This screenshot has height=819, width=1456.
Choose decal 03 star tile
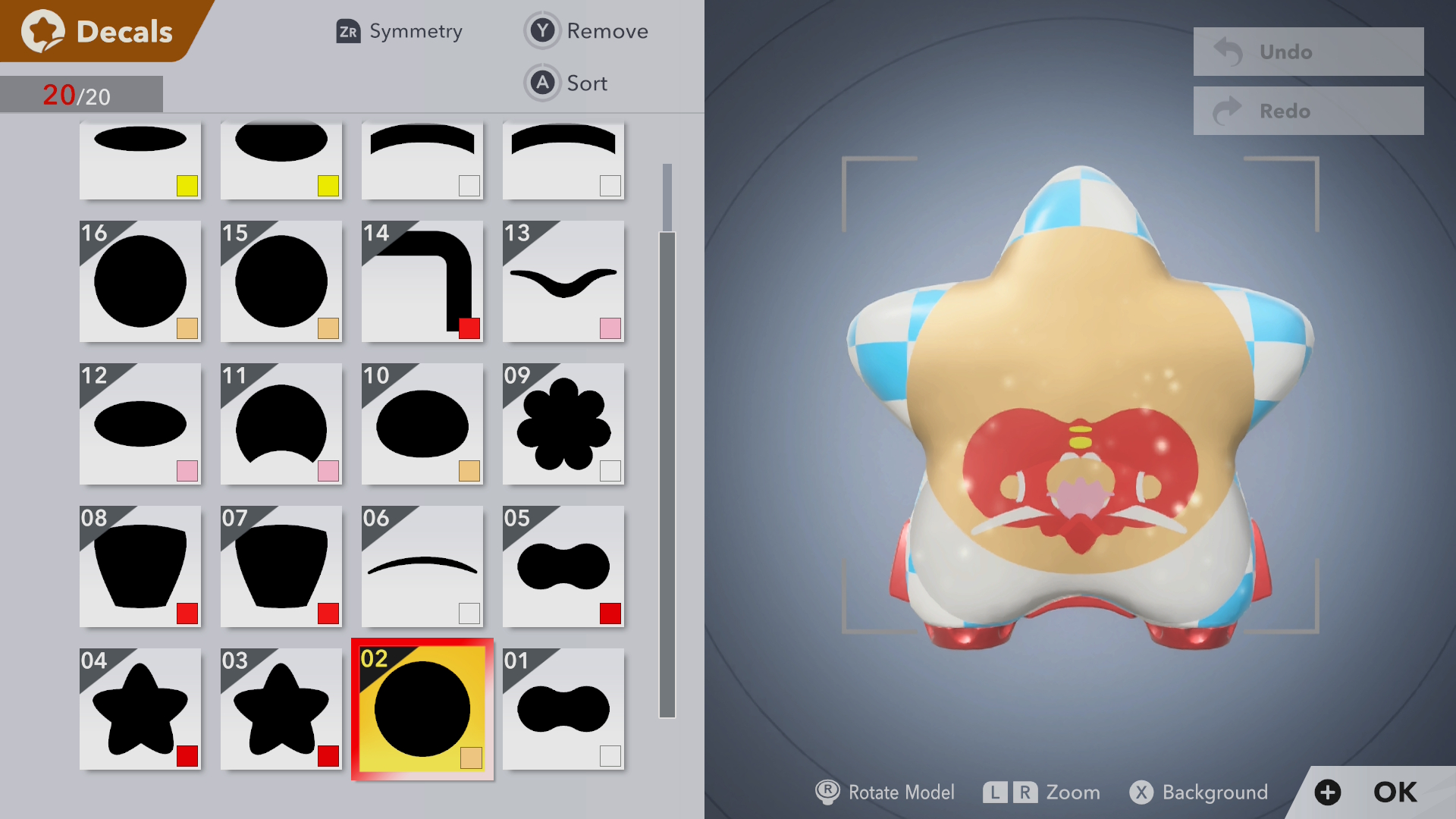[x=281, y=709]
